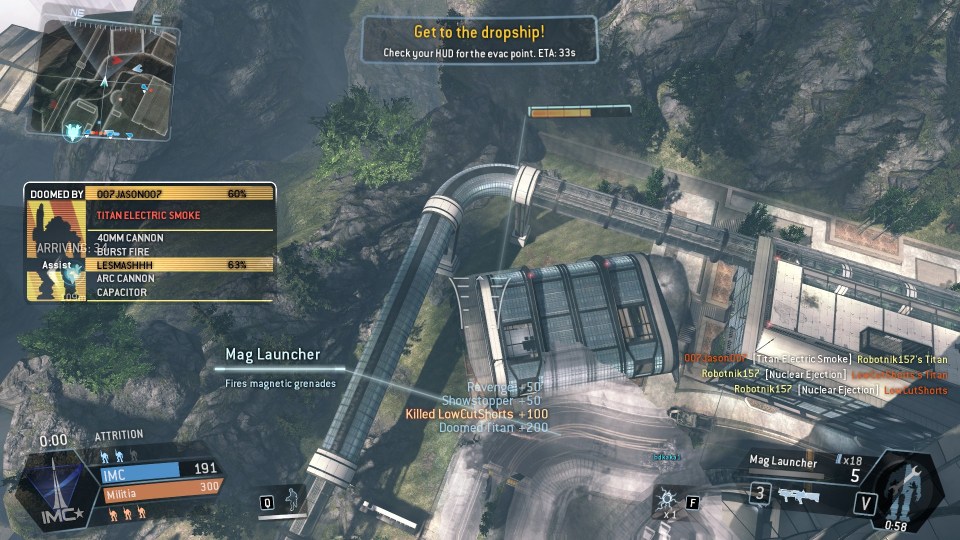Activate the ordnance grenade icon
The width and height of the screenshot is (960, 540).
(x=667, y=497)
